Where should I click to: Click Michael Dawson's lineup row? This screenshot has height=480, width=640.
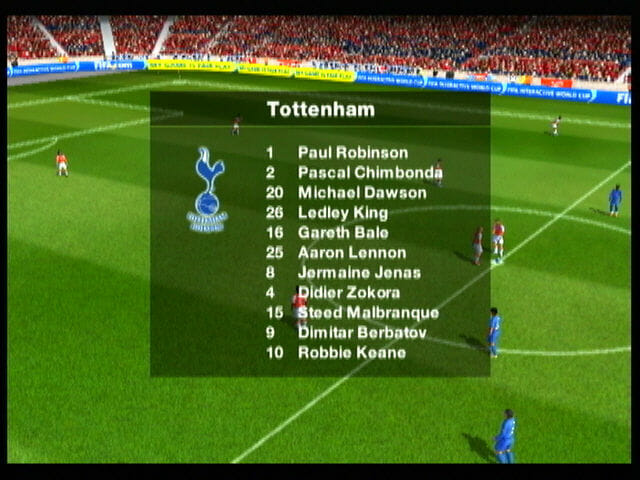tap(361, 193)
